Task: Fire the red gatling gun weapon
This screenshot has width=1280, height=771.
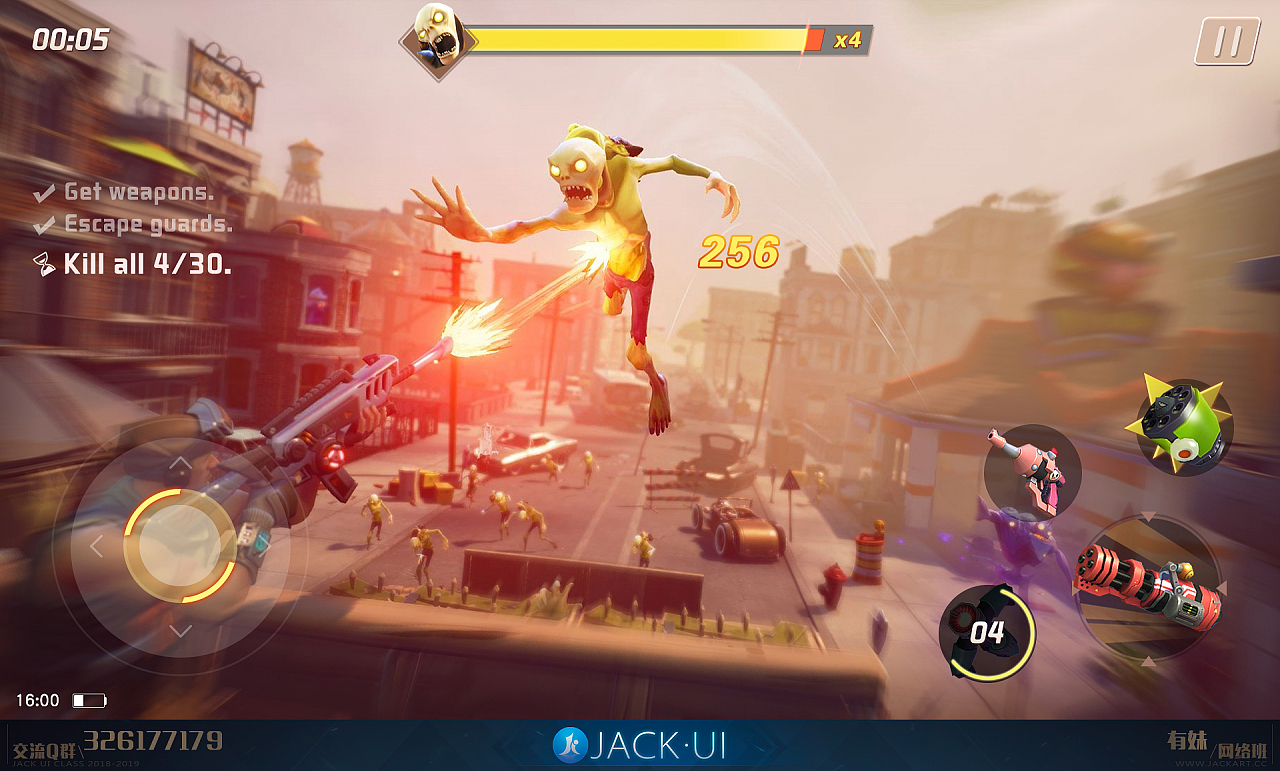Action: click(x=1149, y=587)
